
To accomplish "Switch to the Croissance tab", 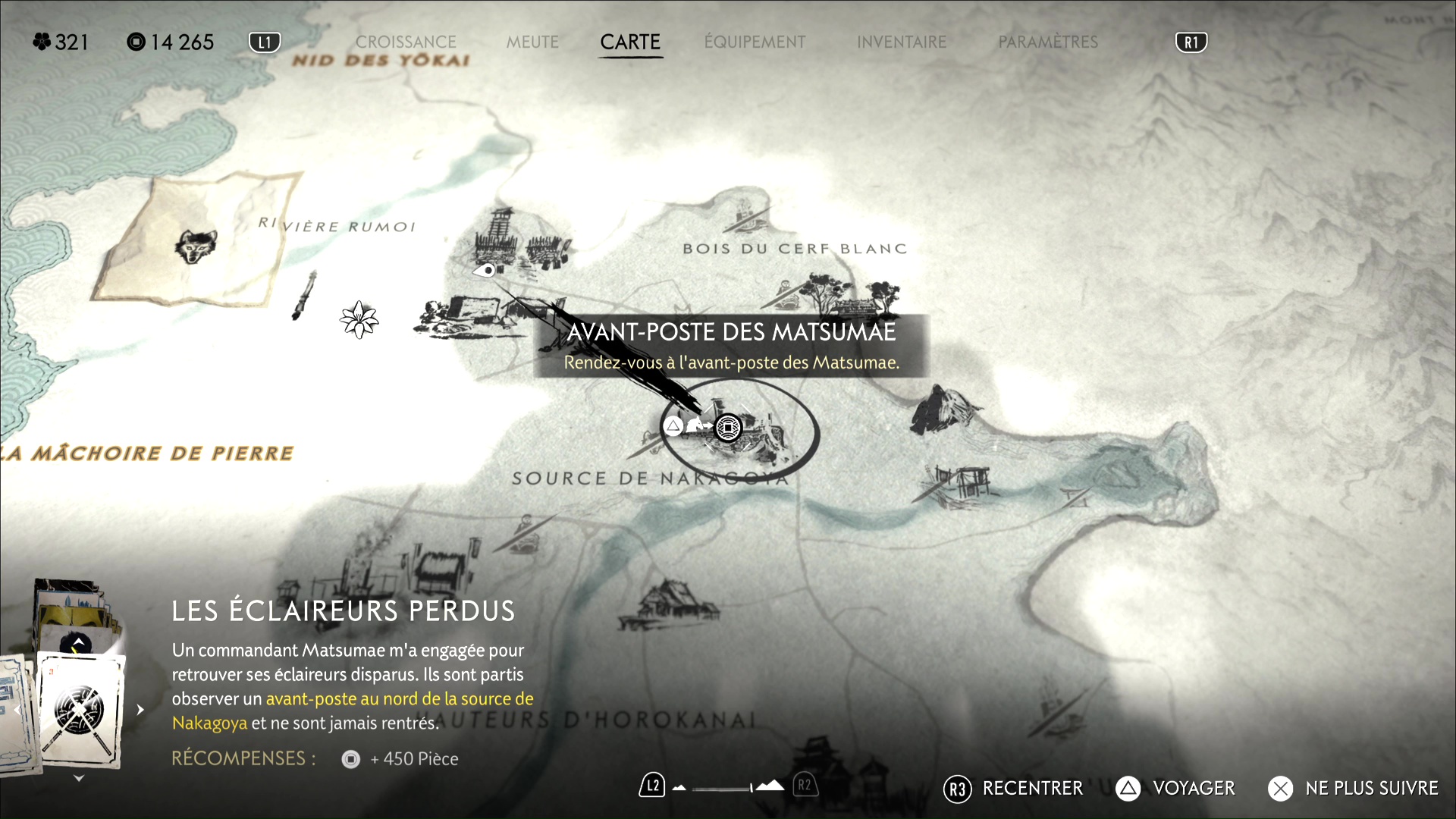I will click(x=406, y=42).
